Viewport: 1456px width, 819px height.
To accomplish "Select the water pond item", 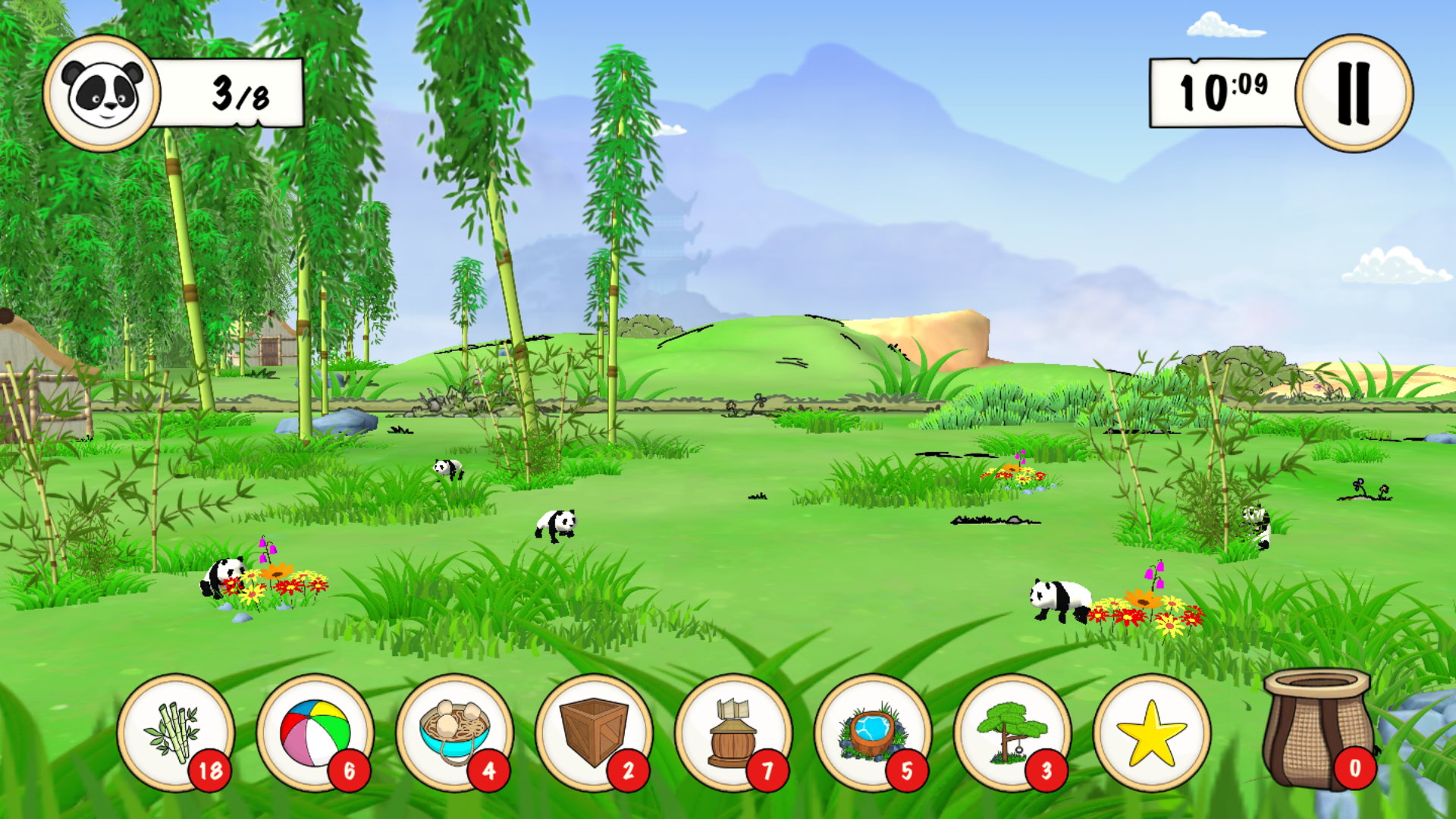I will (873, 733).
